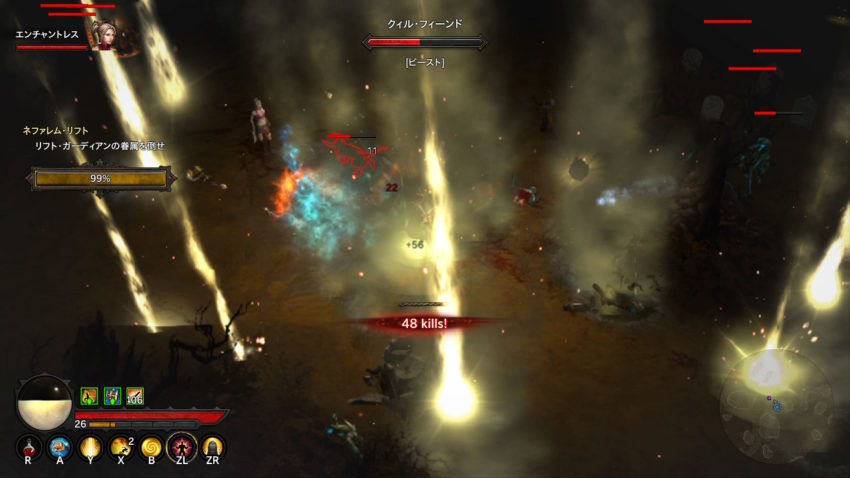Click the Nephalem Rift objective tracker
850x478 pixels.
coord(95,145)
